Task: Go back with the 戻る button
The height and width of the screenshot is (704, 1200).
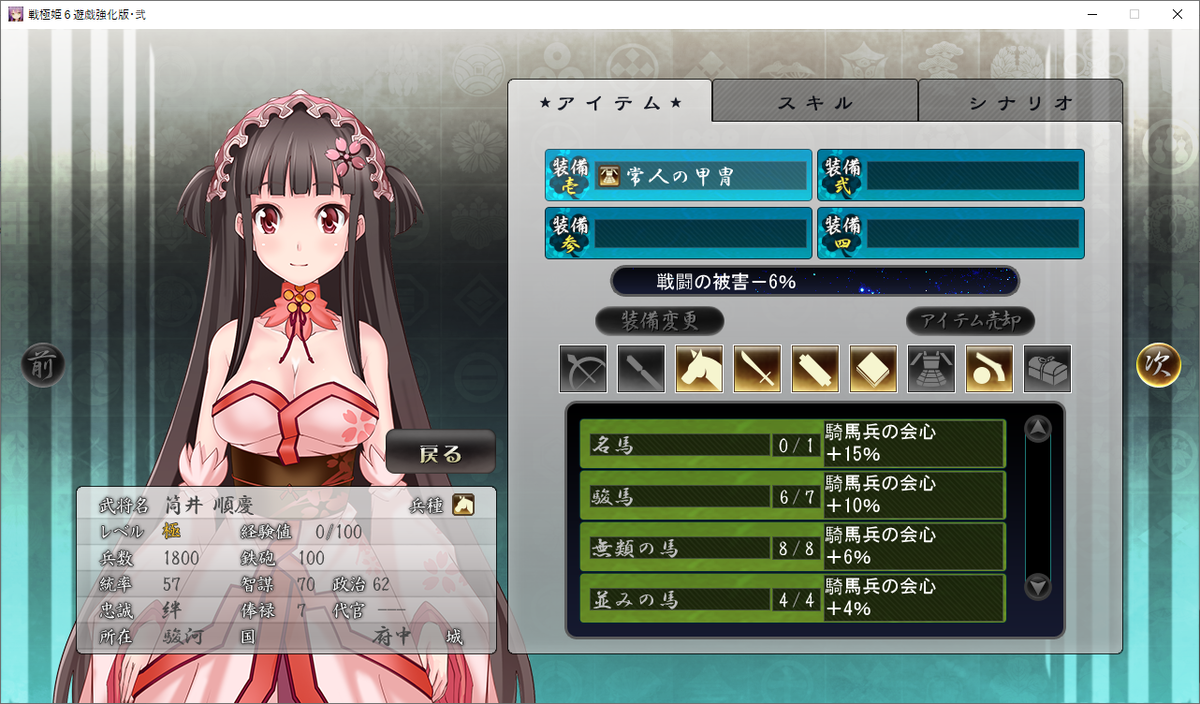Action: click(440, 454)
